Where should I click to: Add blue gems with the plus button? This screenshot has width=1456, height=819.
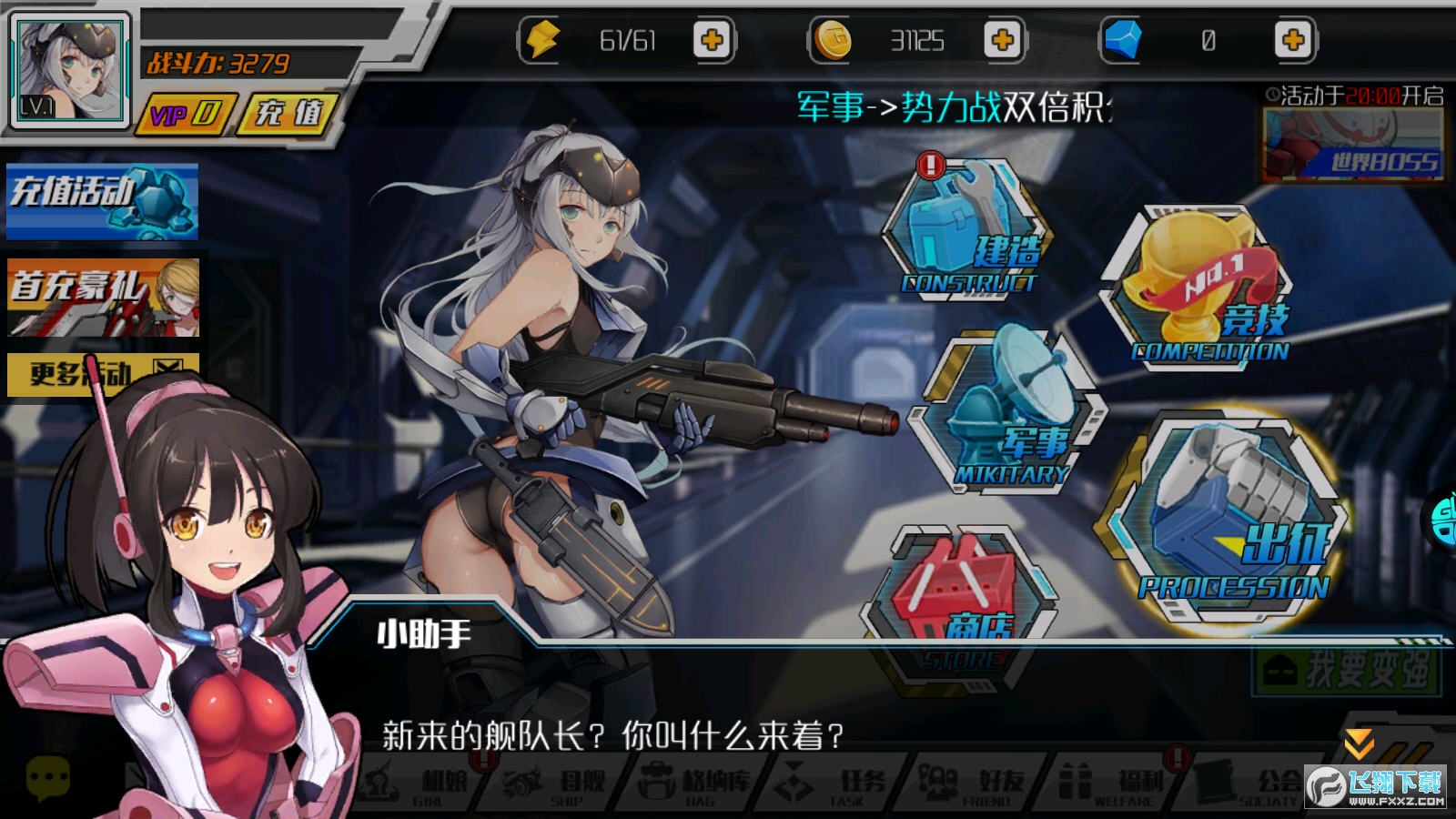click(x=1292, y=40)
